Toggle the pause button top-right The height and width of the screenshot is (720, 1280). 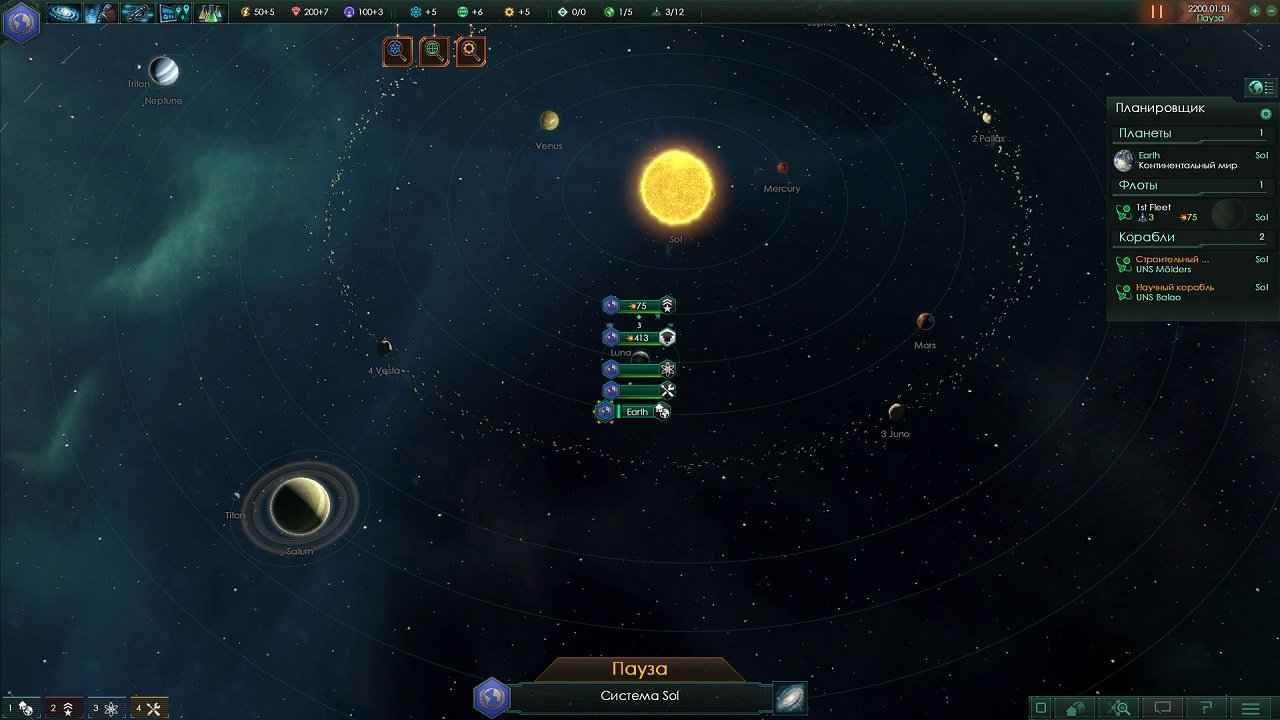(1156, 11)
